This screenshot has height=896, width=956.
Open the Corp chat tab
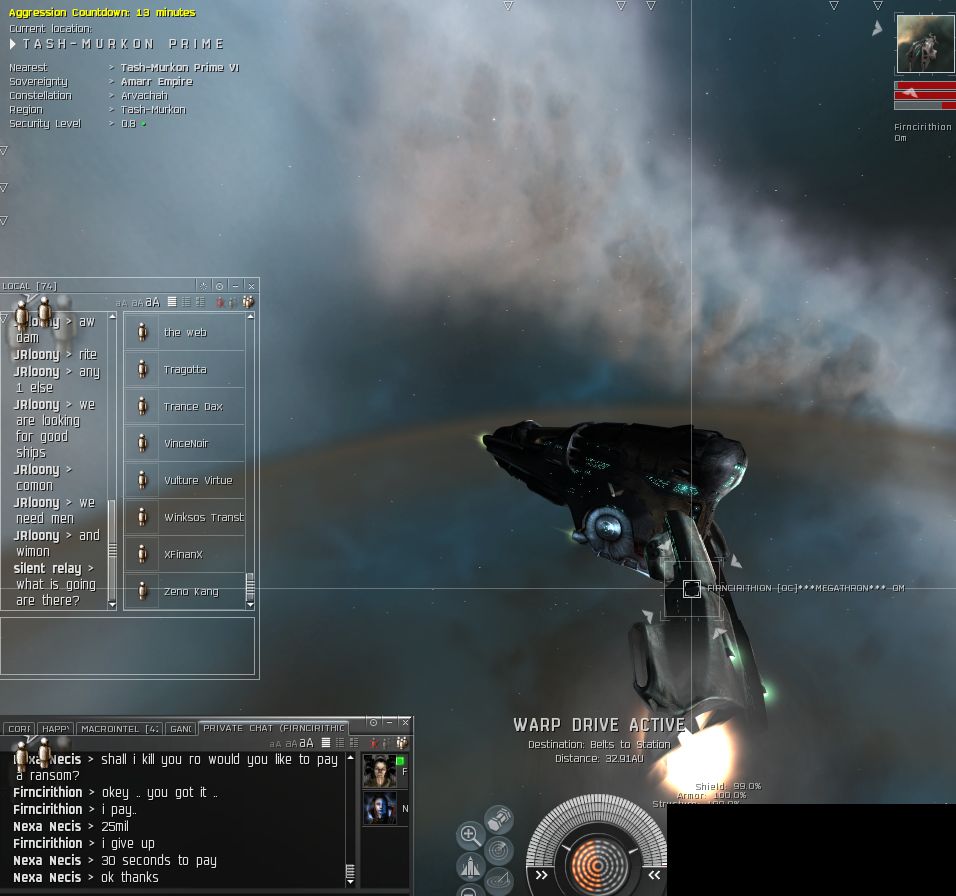click(19, 729)
